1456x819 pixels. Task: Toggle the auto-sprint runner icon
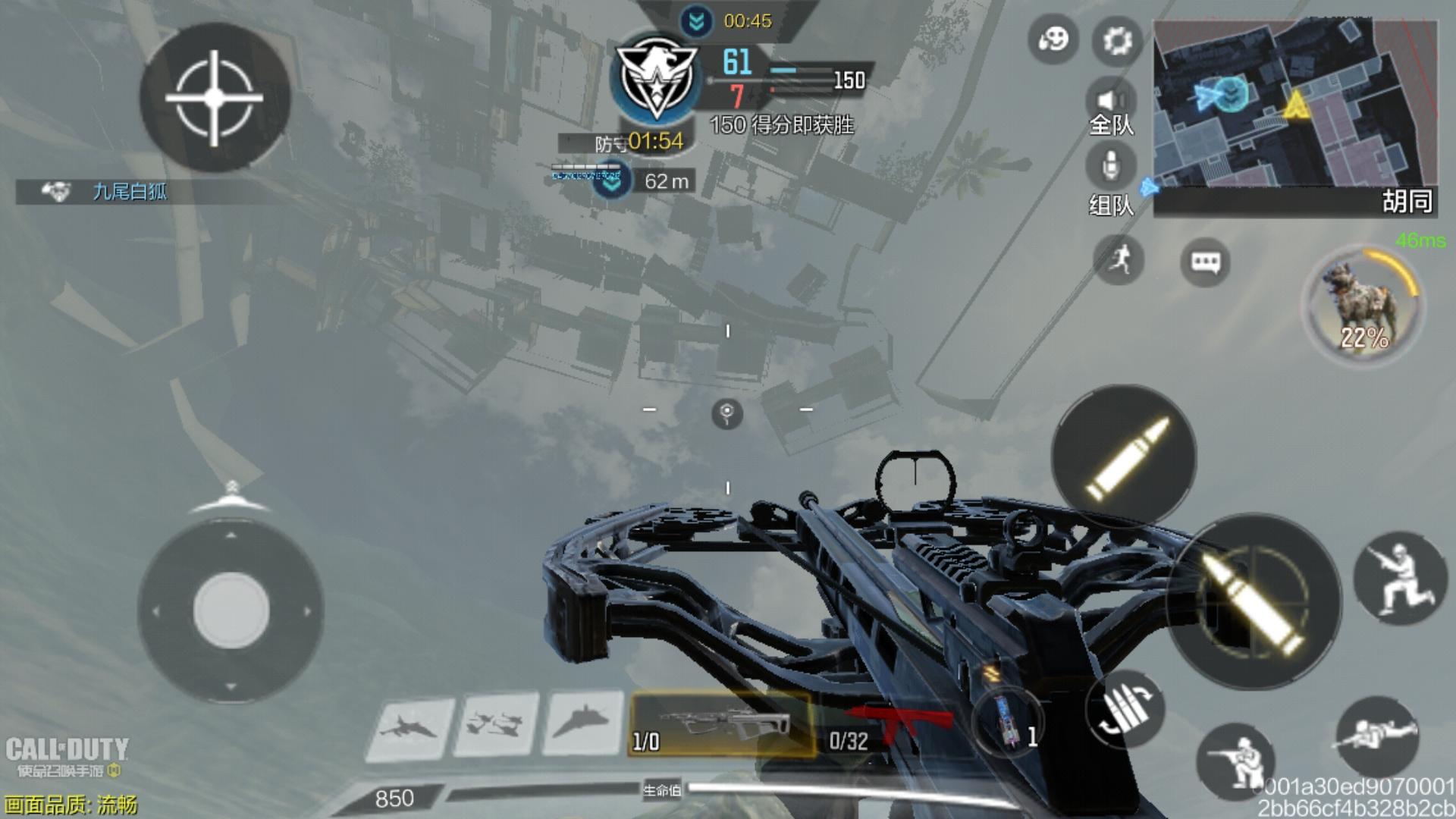pos(1119,260)
